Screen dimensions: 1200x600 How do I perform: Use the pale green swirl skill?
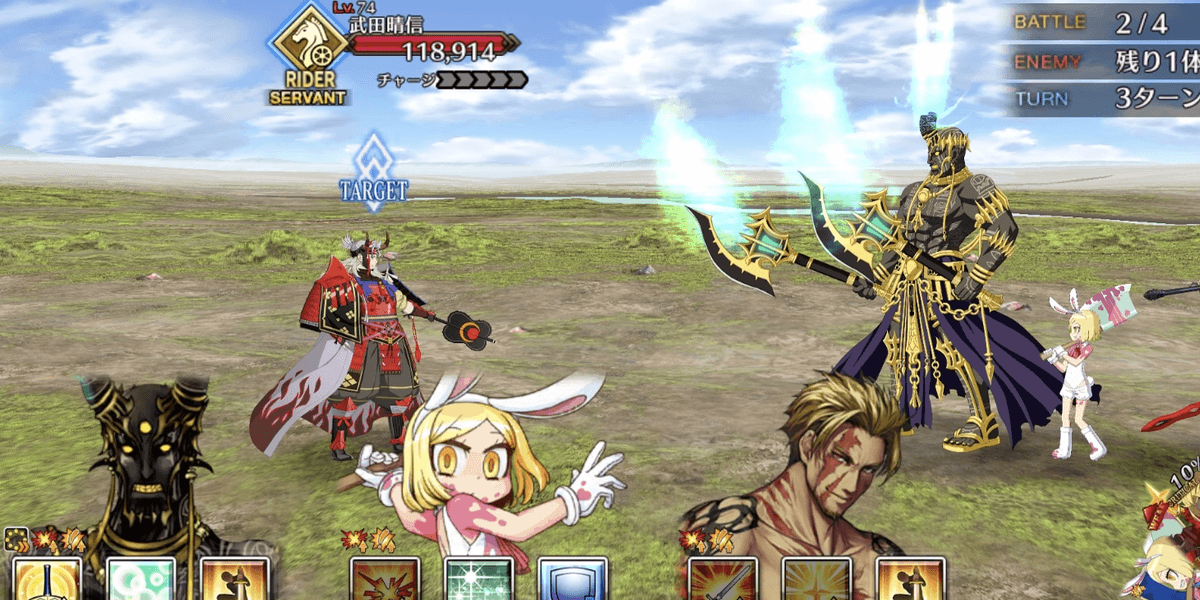coord(141,579)
